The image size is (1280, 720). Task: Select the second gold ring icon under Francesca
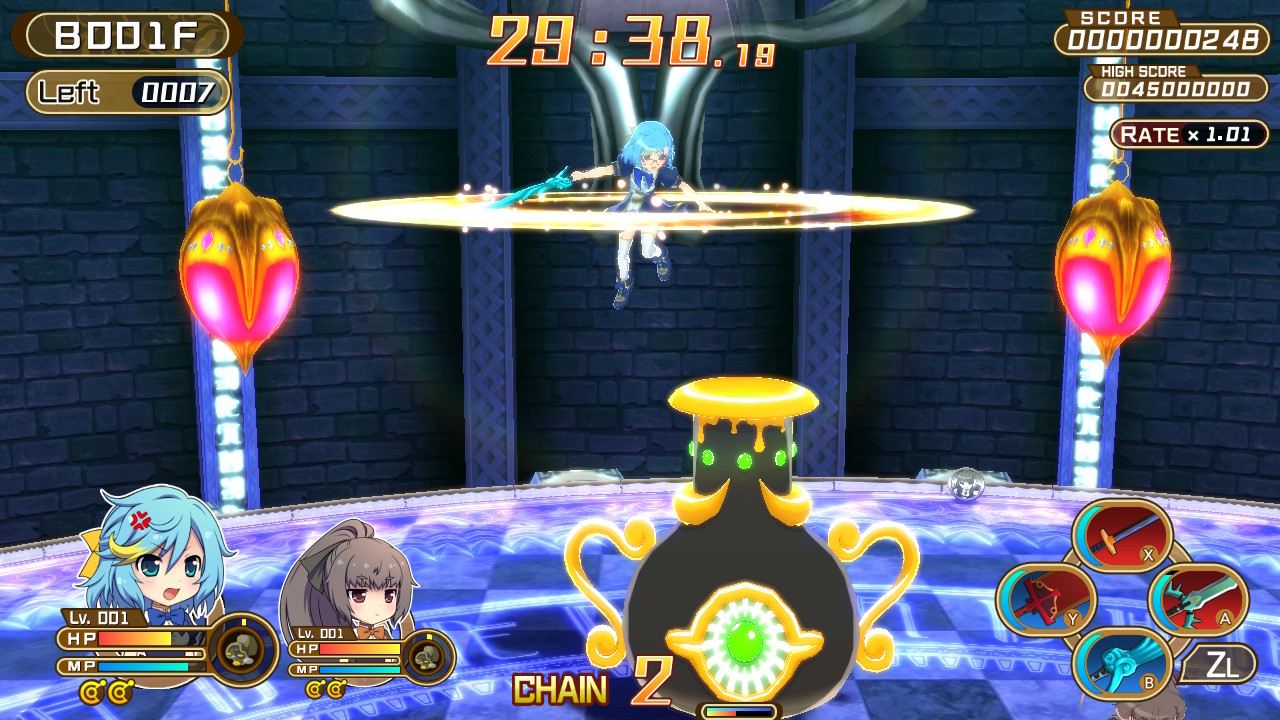click(x=336, y=688)
